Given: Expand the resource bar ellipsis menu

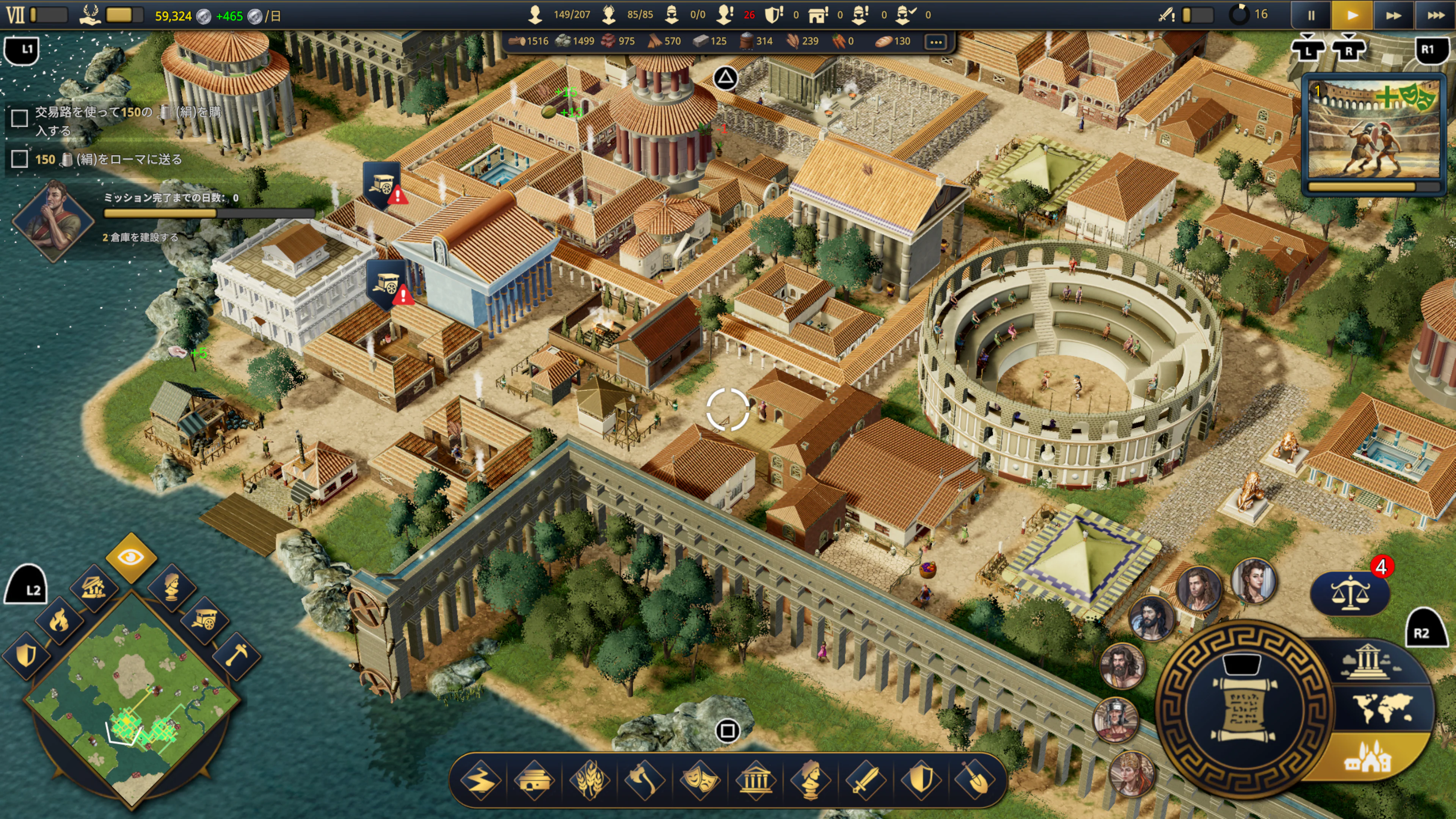Looking at the screenshot, I should click(936, 41).
